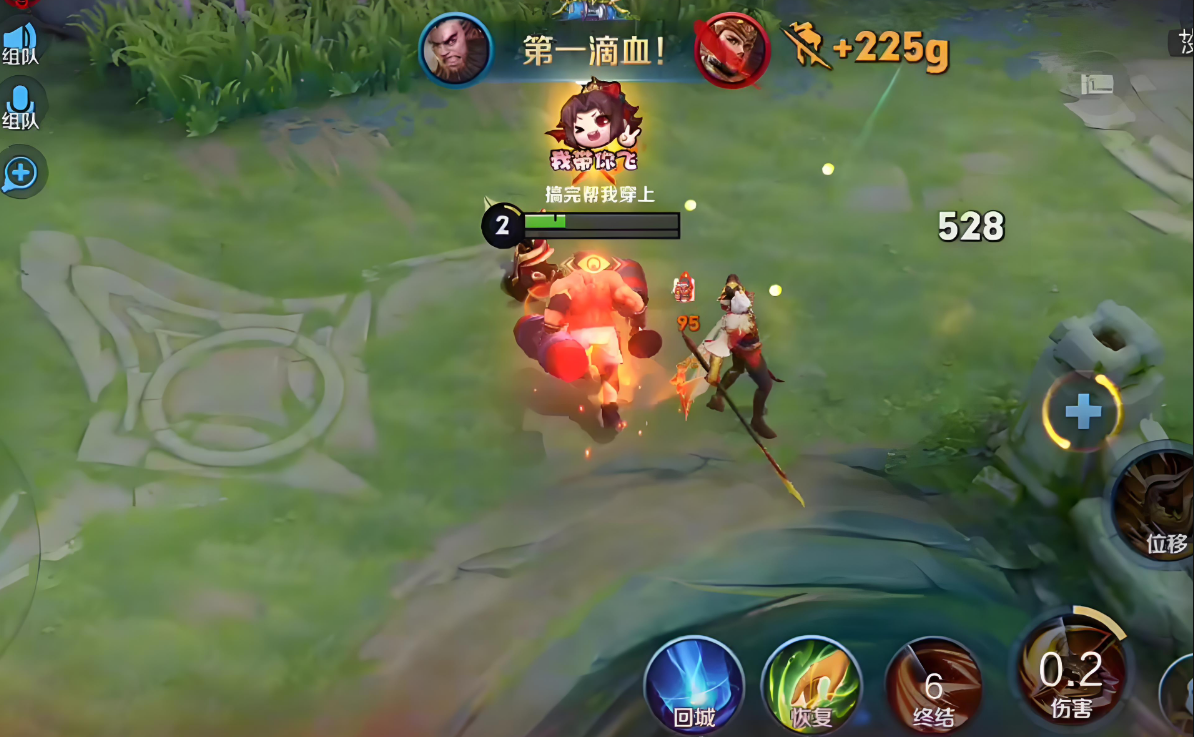Toggle the 组队 team microphone icon

pos(19,104)
